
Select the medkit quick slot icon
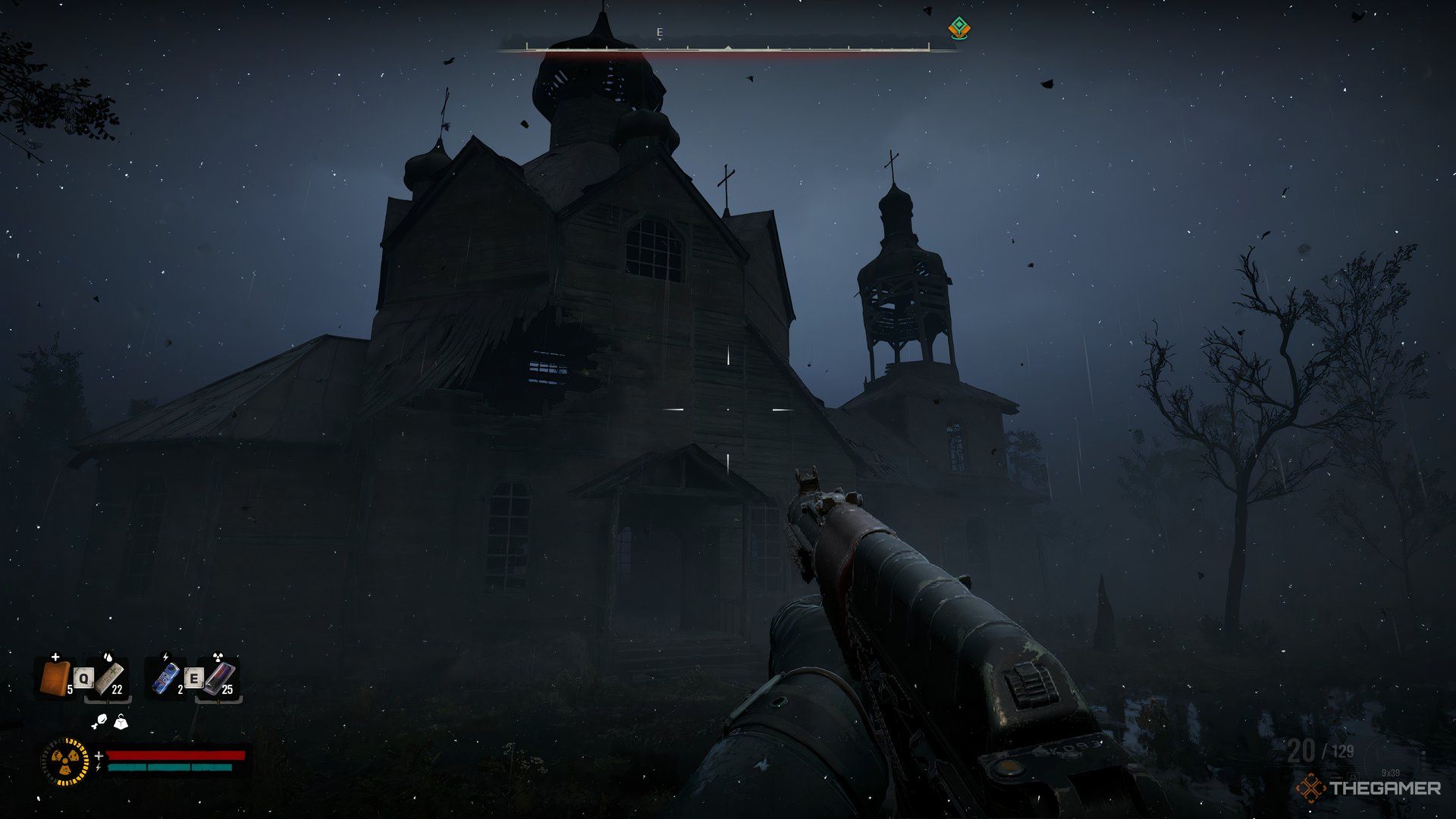[55, 677]
